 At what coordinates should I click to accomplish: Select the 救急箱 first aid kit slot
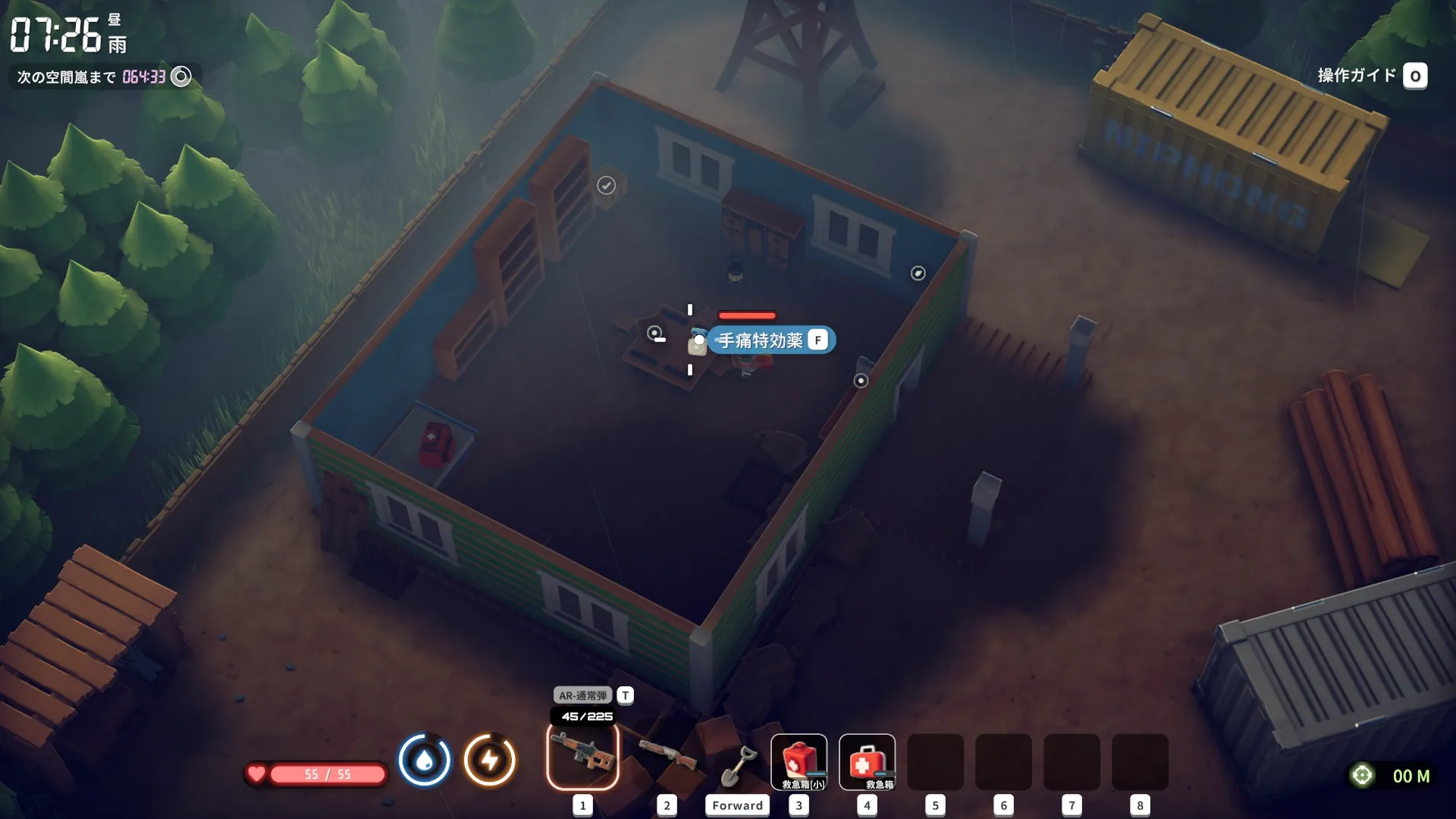(x=867, y=762)
